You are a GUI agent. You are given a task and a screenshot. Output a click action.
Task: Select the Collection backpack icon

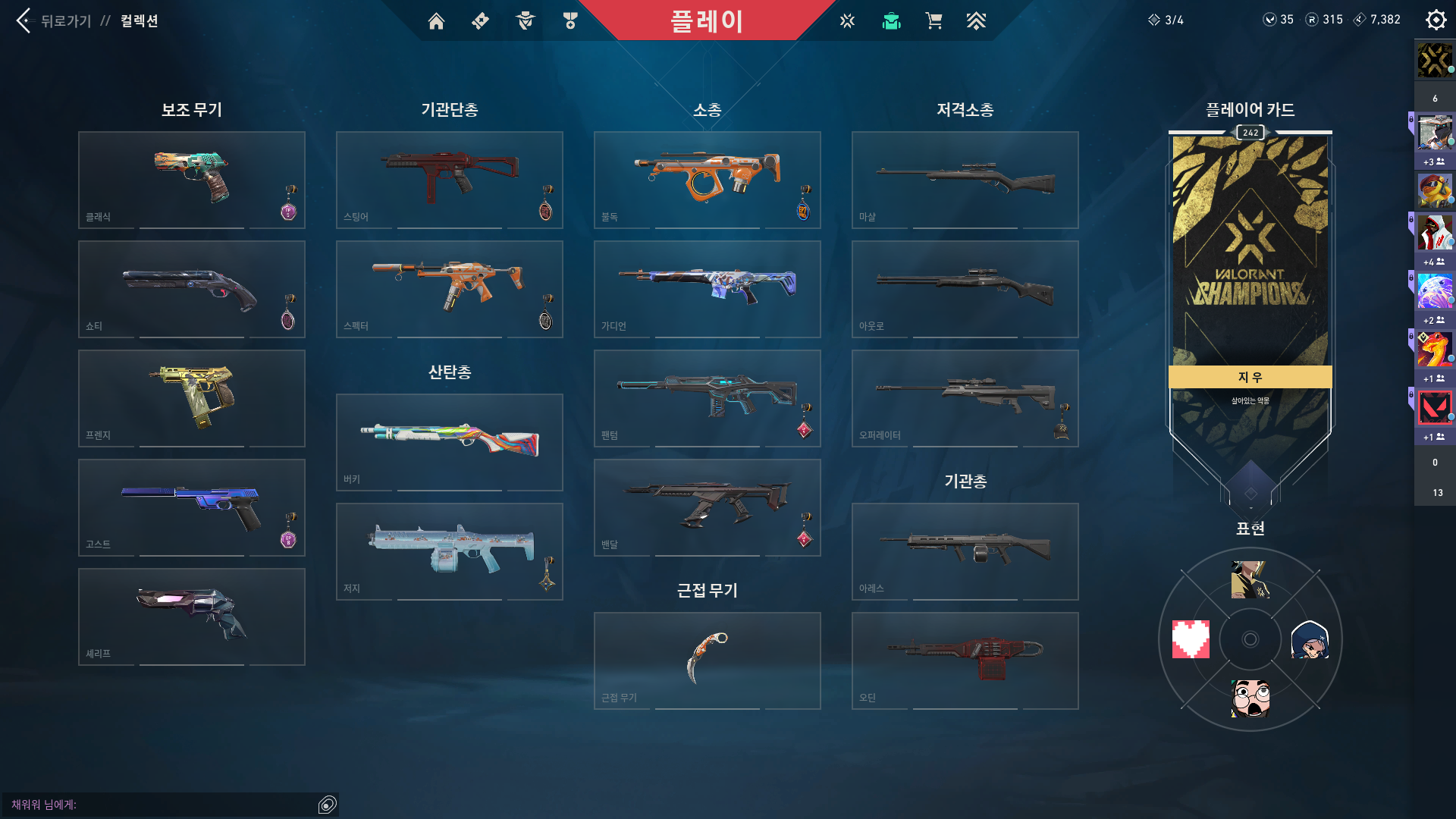(x=890, y=20)
